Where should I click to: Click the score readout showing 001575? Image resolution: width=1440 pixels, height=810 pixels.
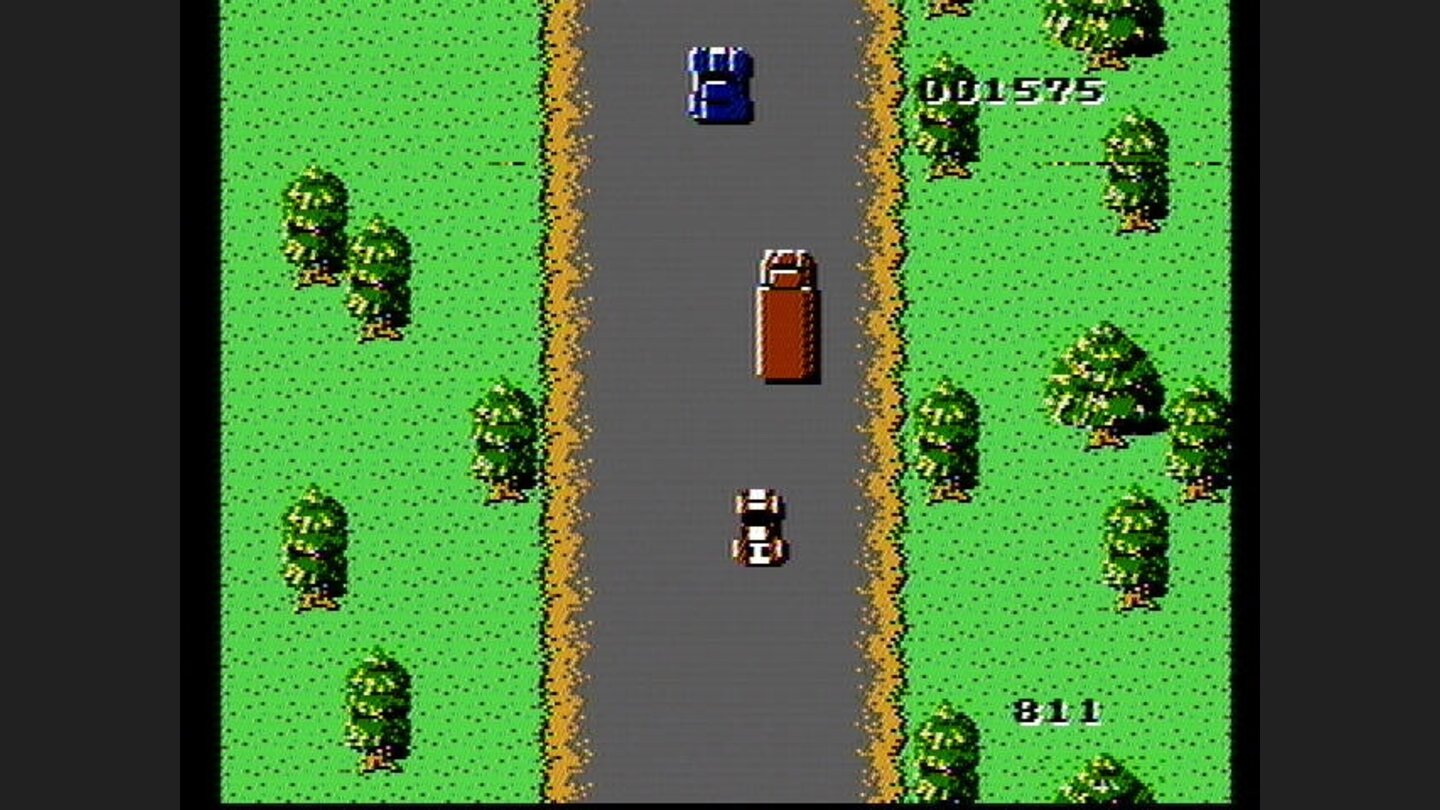point(1007,90)
